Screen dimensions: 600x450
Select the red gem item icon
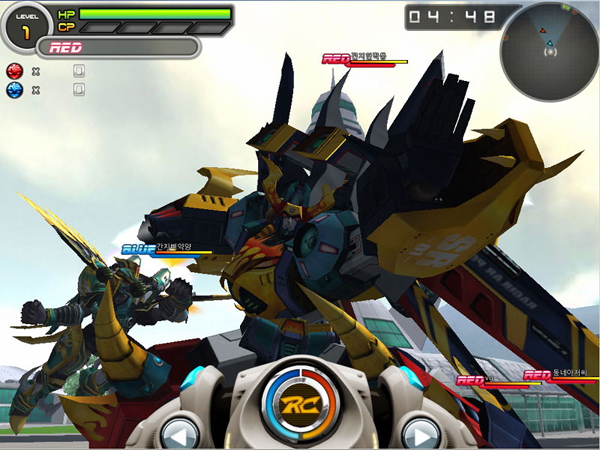pos(14,71)
